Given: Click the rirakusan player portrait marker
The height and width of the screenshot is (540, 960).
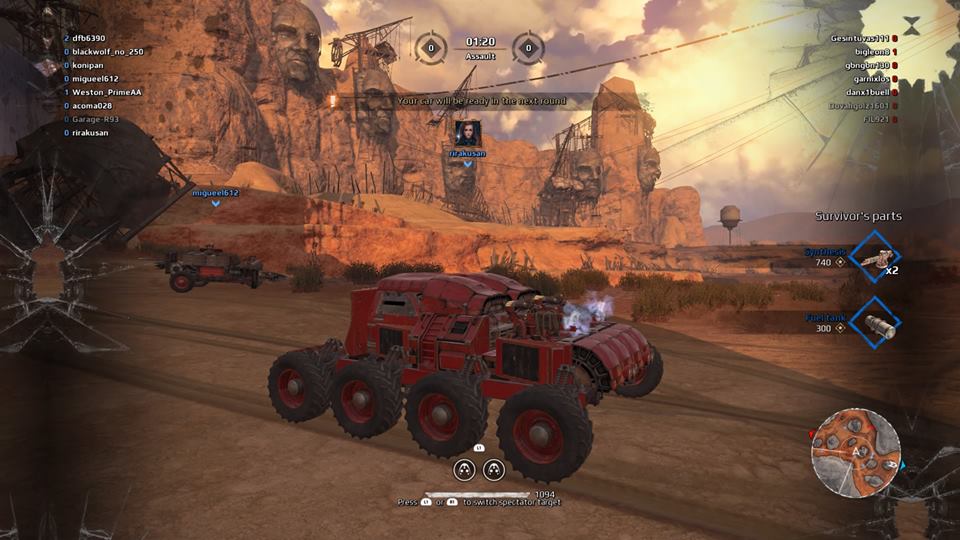Looking at the screenshot, I should (467, 133).
